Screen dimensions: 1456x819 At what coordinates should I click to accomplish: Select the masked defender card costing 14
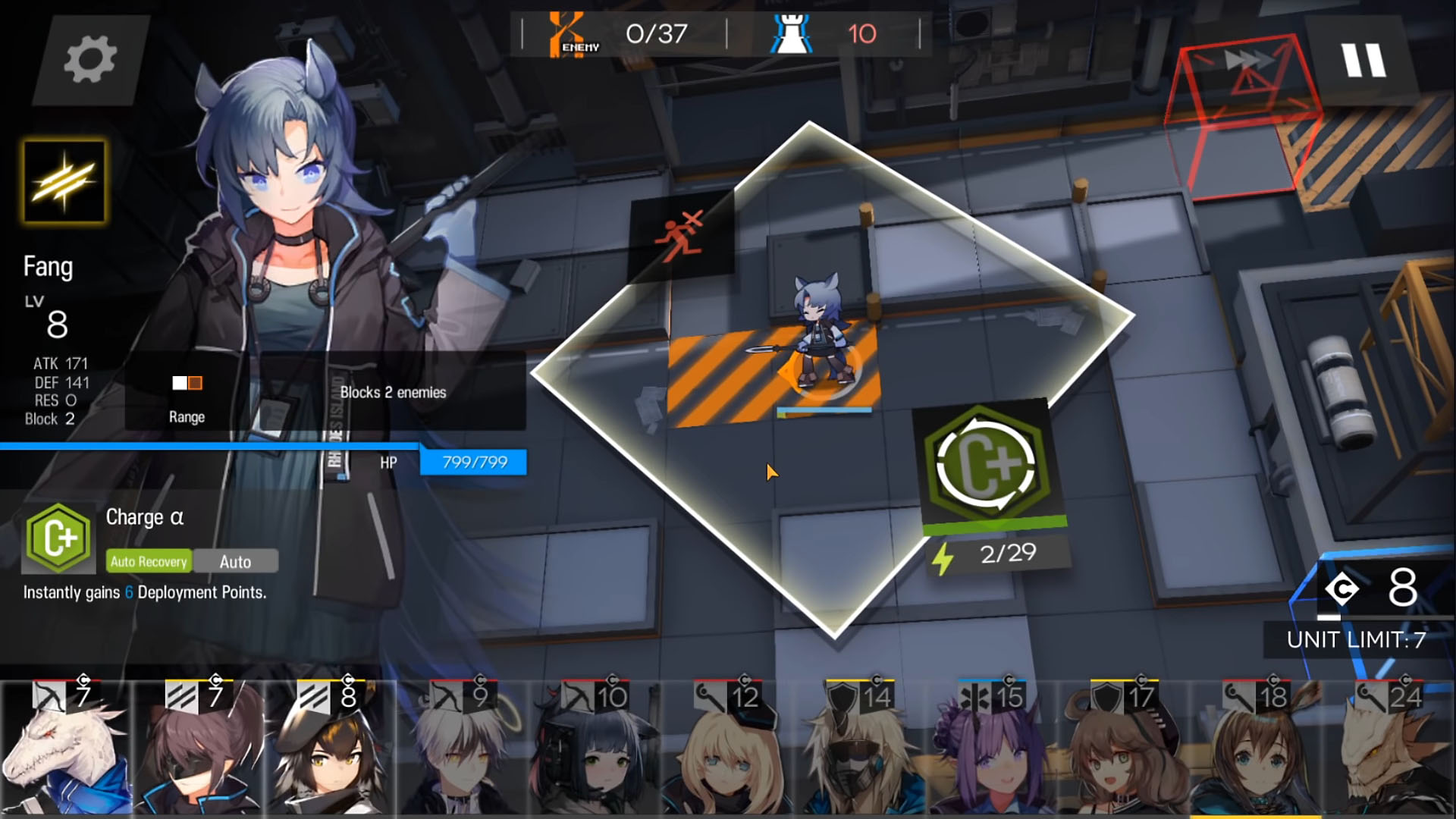(x=859, y=751)
